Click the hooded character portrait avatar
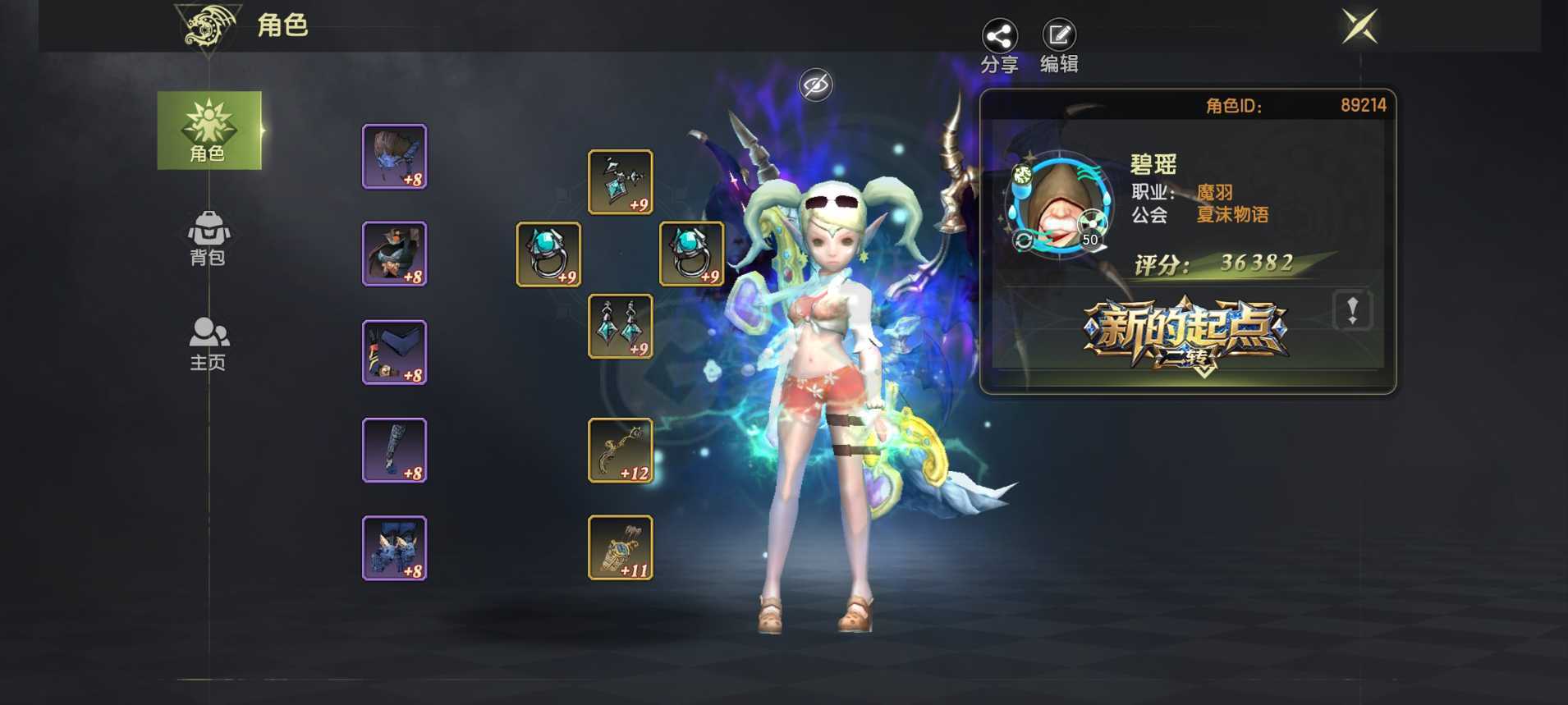This screenshot has width=1568, height=705. click(x=1058, y=206)
